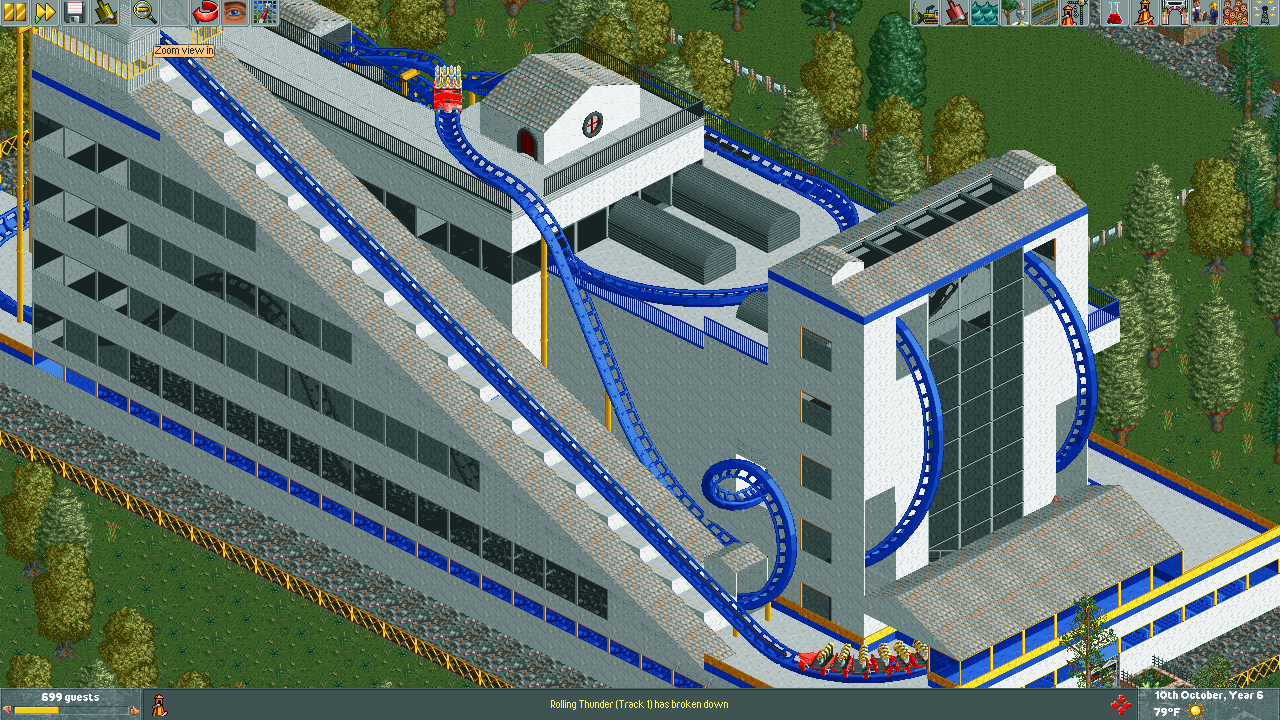Viewport: 1280px width, 720px height.
Task: Open the scenery placement window
Action: (x=1015, y=12)
